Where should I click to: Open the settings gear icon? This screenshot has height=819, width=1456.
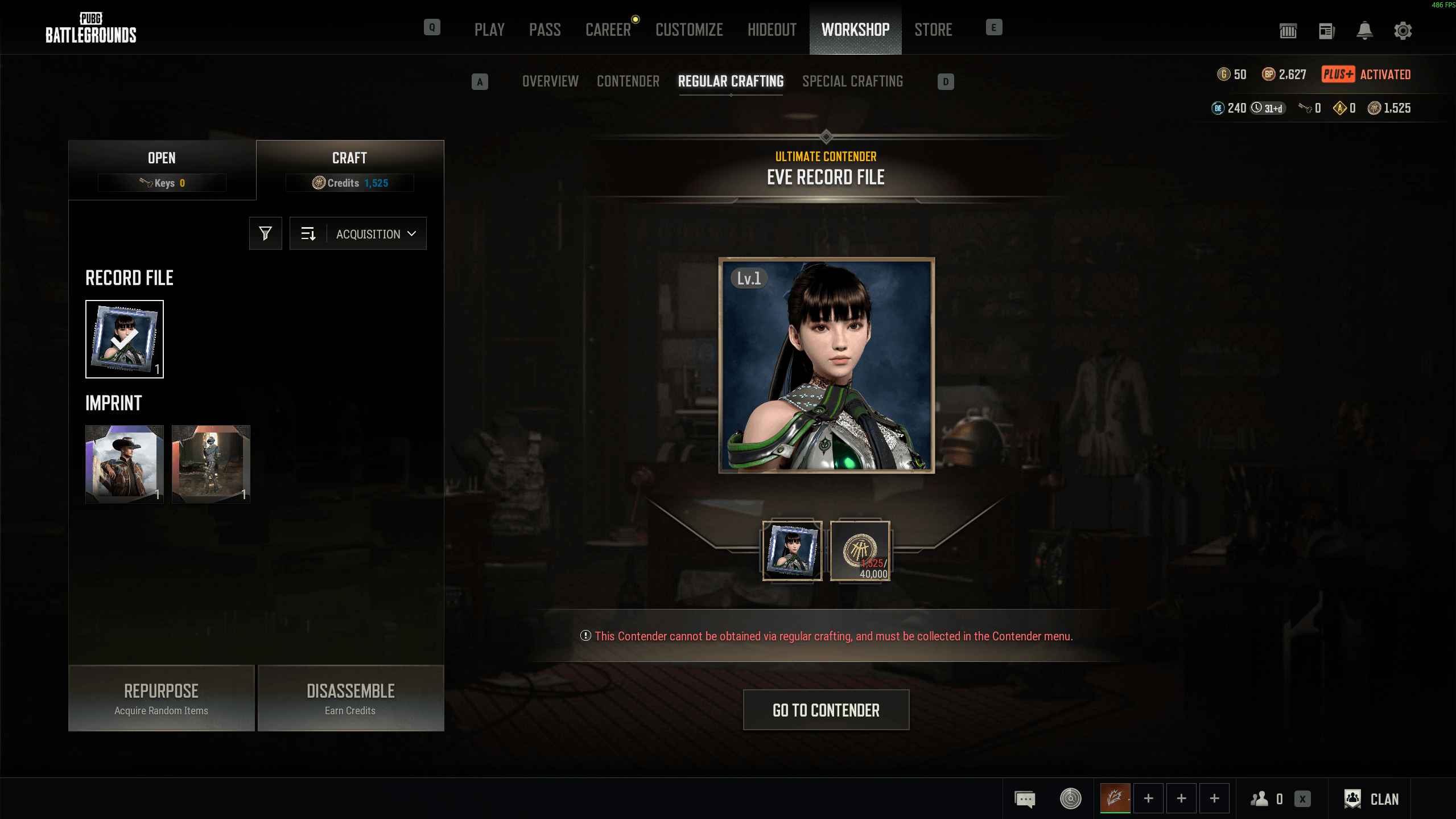pyautogui.click(x=1403, y=31)
